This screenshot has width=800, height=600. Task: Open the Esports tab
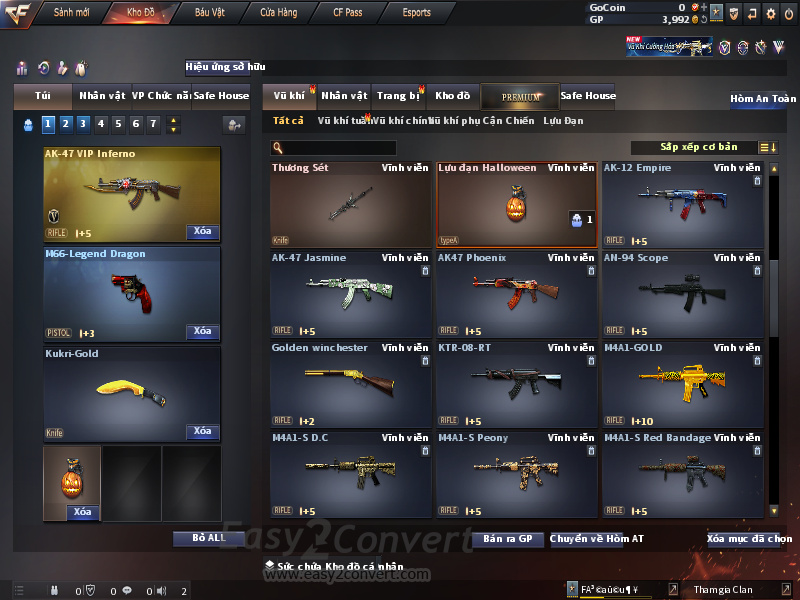tap(416, 13)
